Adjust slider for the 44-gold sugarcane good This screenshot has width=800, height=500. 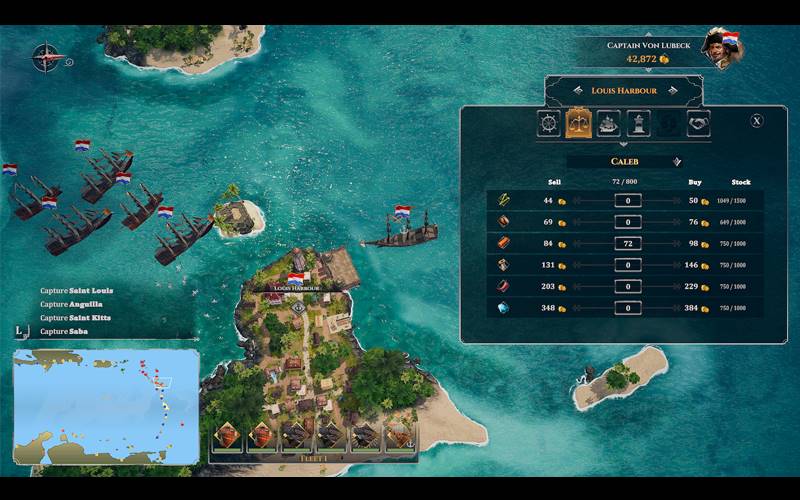(x=628, y=200)
